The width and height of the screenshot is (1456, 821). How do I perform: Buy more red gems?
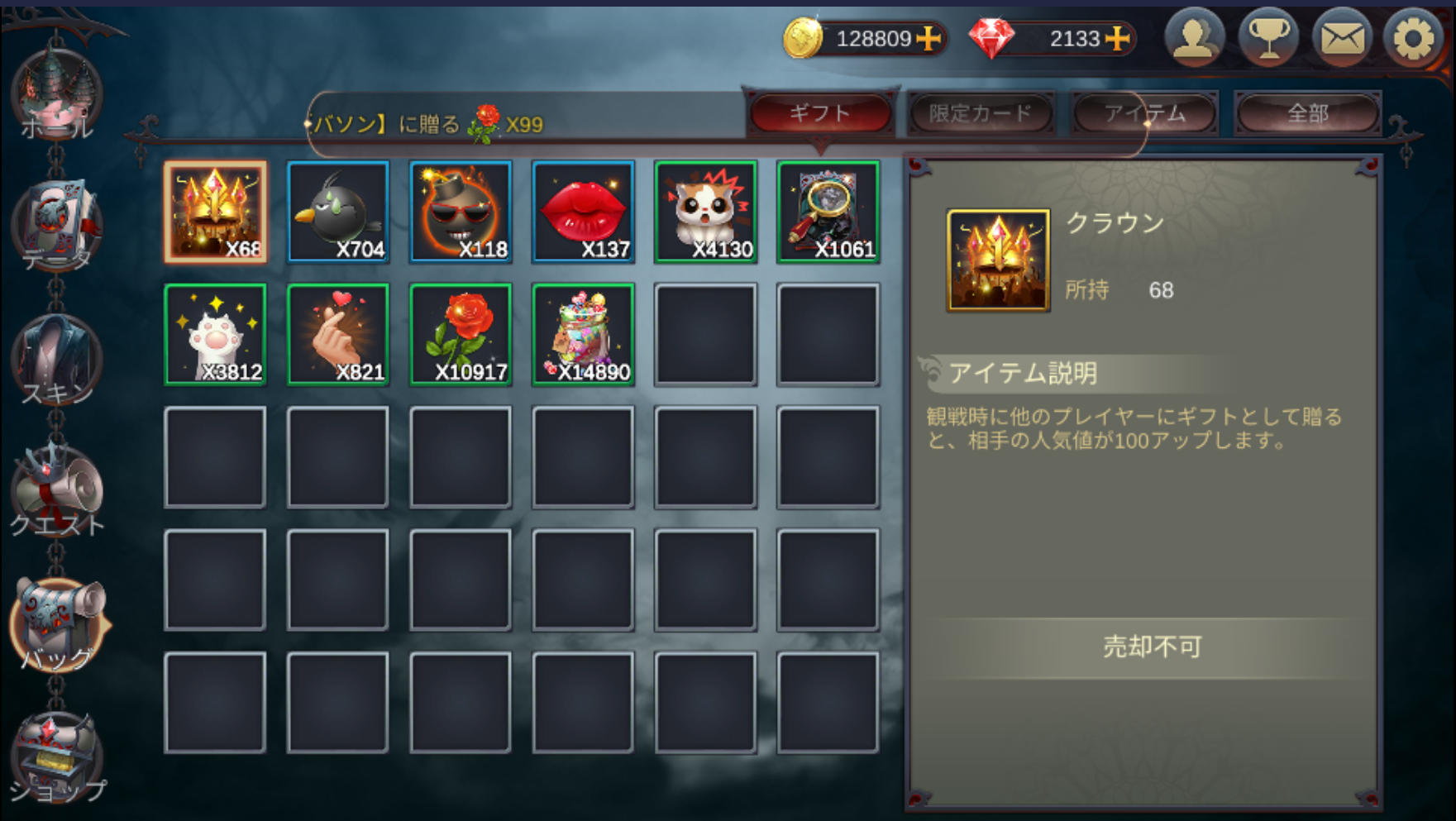pos(1118,38)
